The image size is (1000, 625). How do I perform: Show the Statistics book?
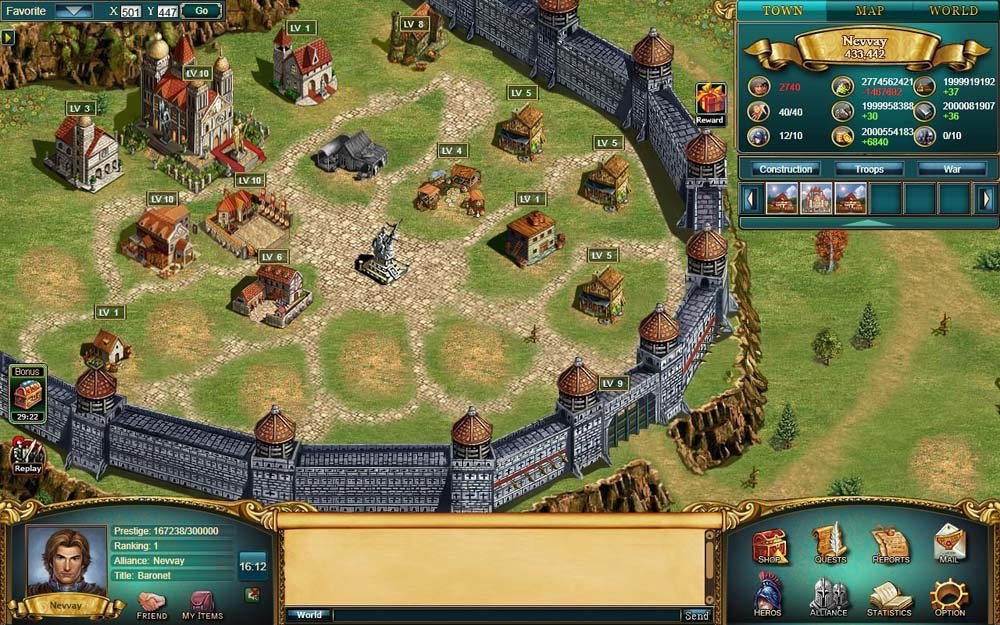click(889, 597)
